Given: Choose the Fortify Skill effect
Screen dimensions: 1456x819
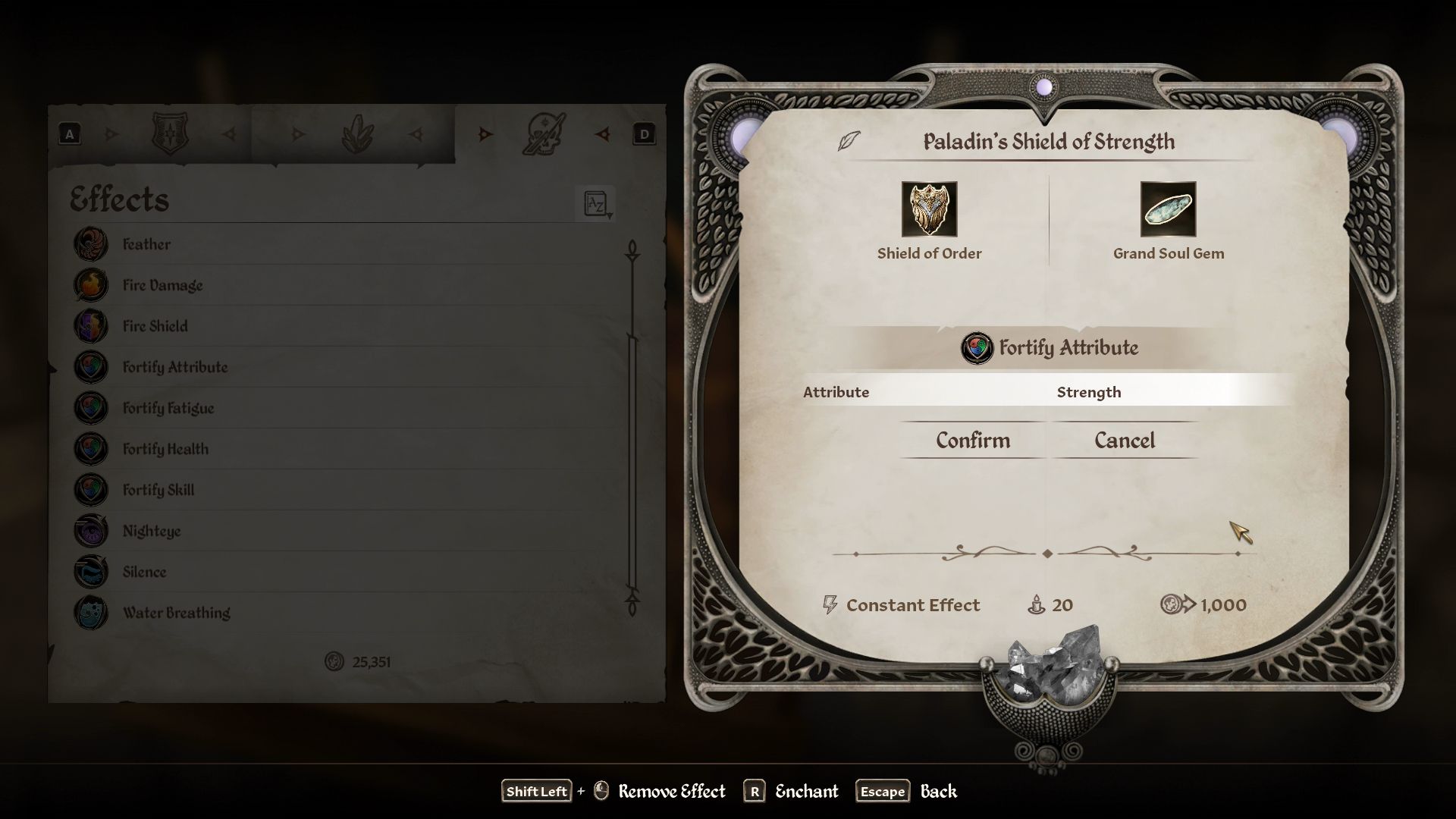Looking at the screenshot, I should (x=158, y=490).
